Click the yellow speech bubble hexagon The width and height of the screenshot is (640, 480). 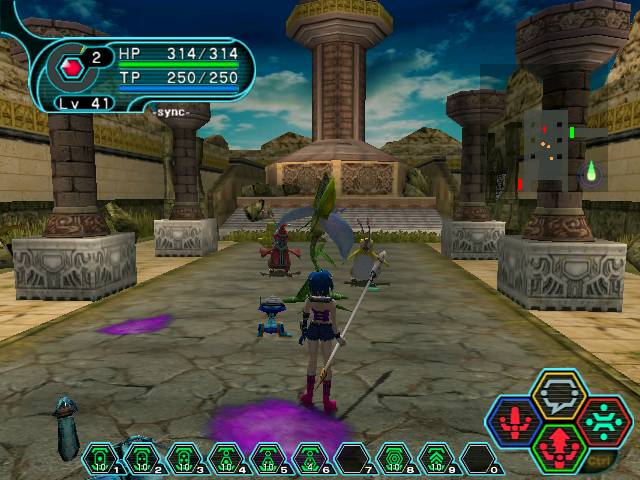(x=558, y=394)
